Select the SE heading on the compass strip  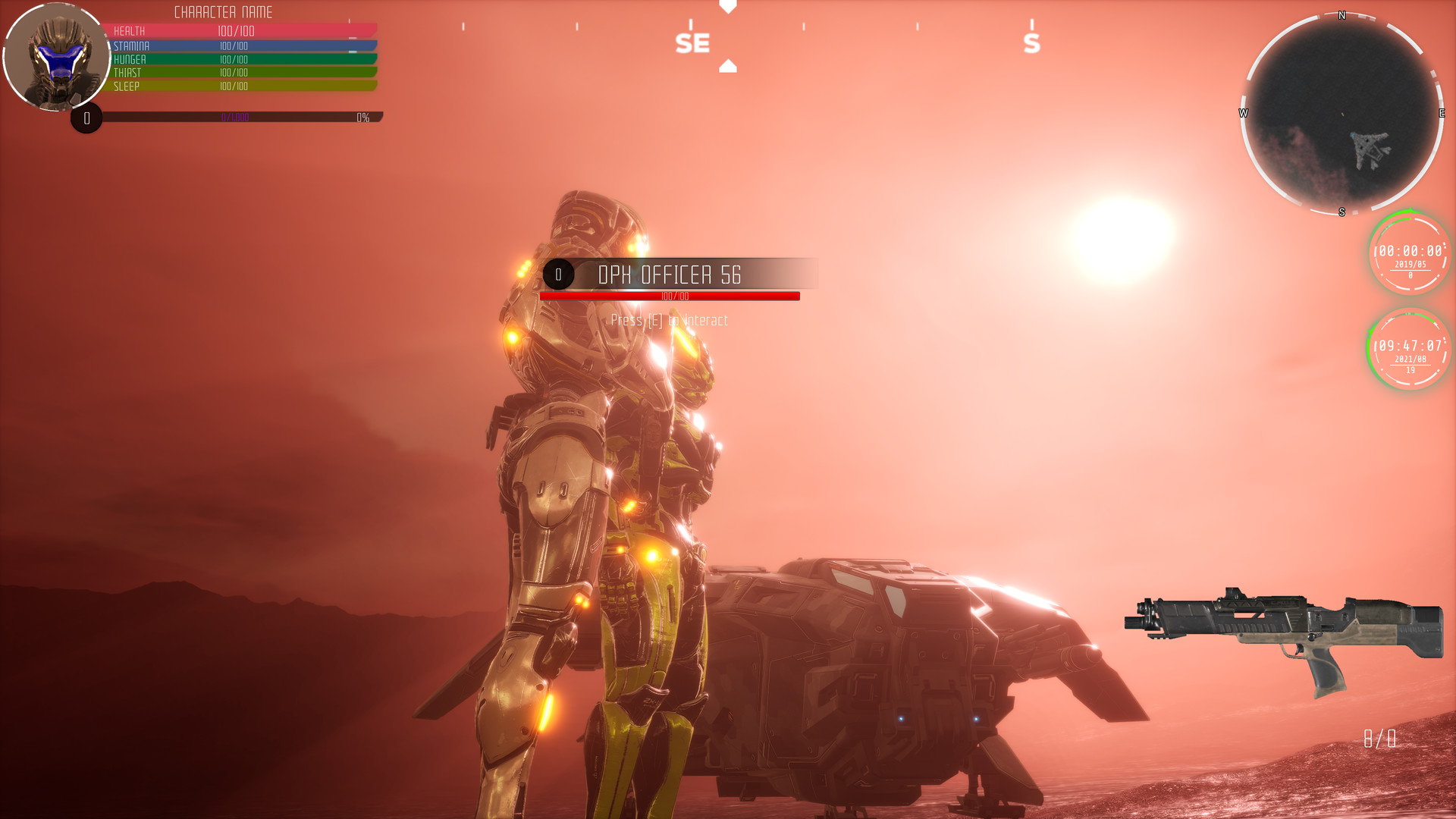coord(692,43)
